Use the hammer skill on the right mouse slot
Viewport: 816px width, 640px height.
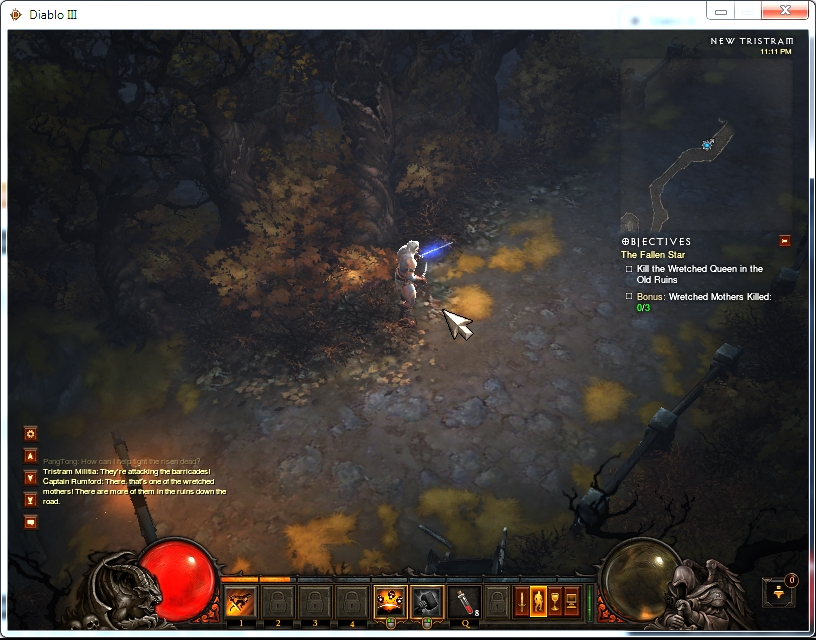427,600
